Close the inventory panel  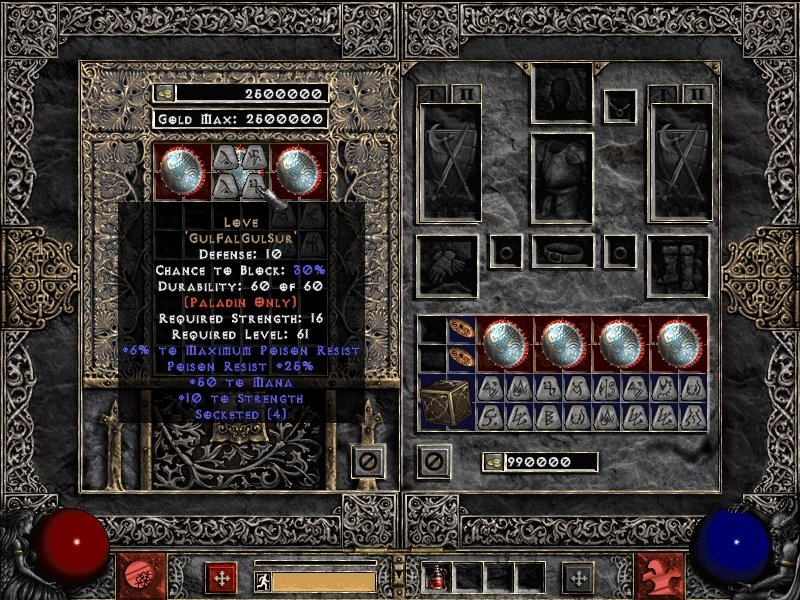[434, 462]
